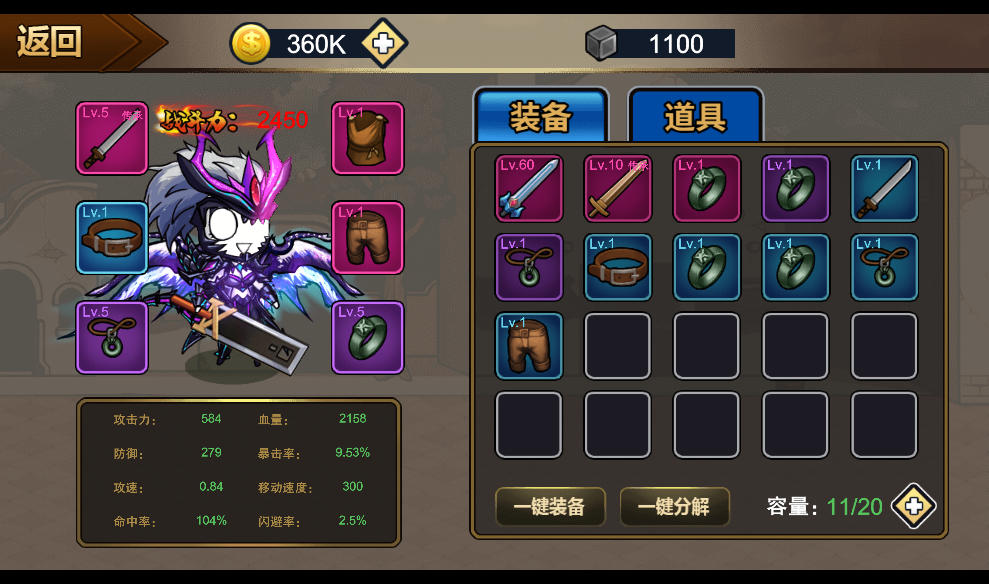Switch to the 装备 equipment tab

(x=540, y=118)
